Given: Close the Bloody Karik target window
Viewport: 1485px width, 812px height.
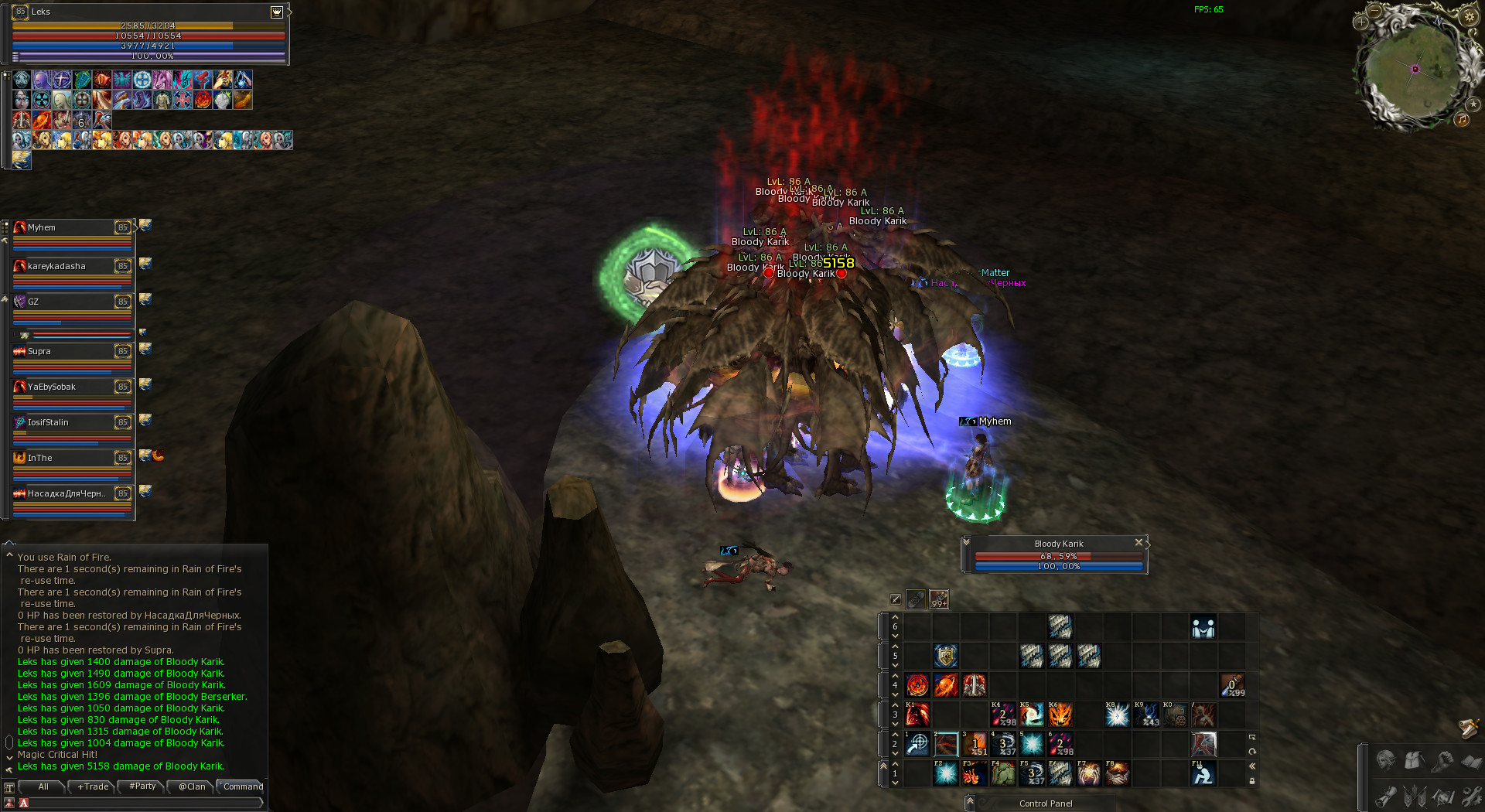Looking at the screenshot, I should [x=1138, y=543].
